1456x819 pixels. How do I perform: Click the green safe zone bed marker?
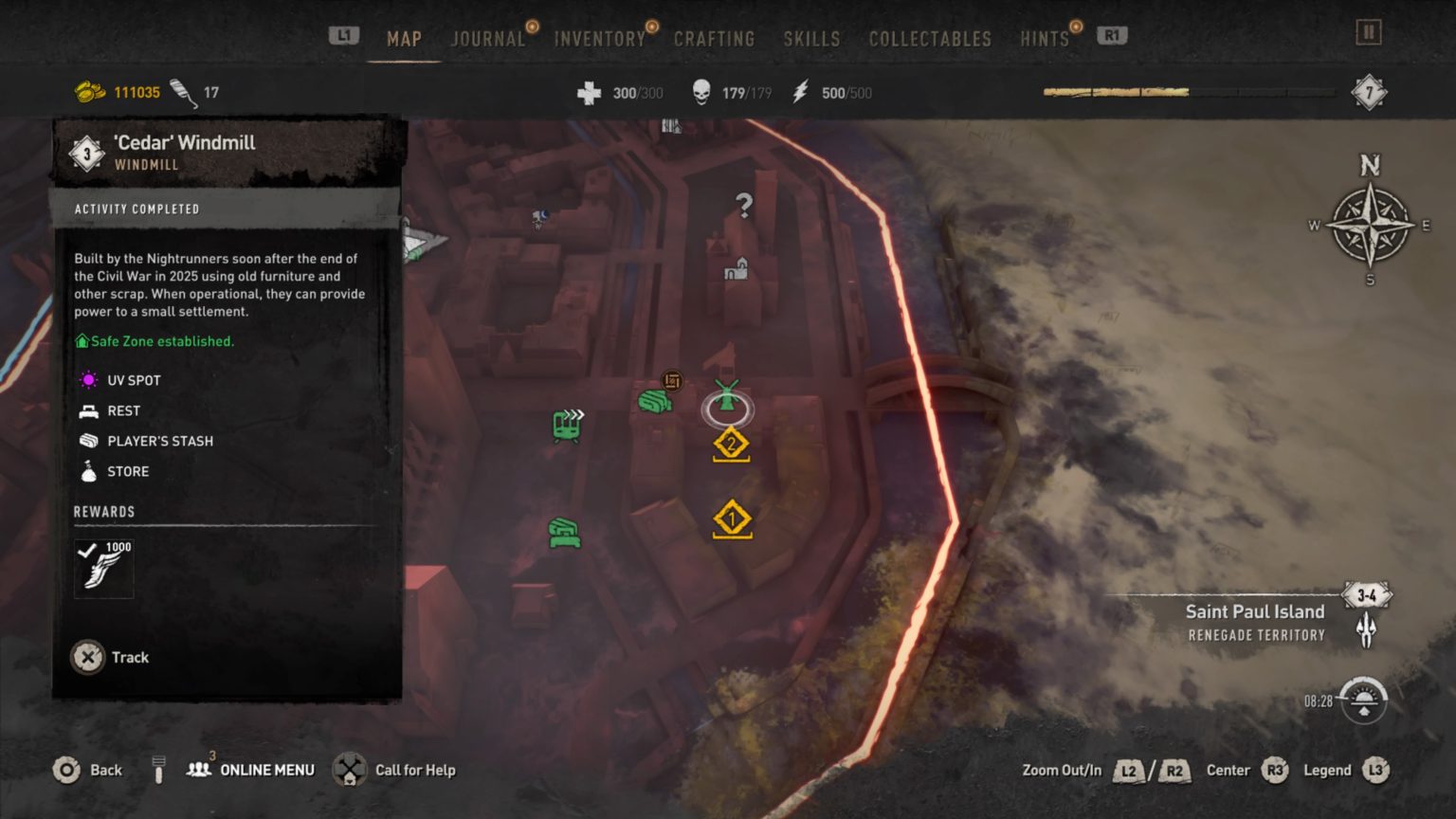coord(562,530)
